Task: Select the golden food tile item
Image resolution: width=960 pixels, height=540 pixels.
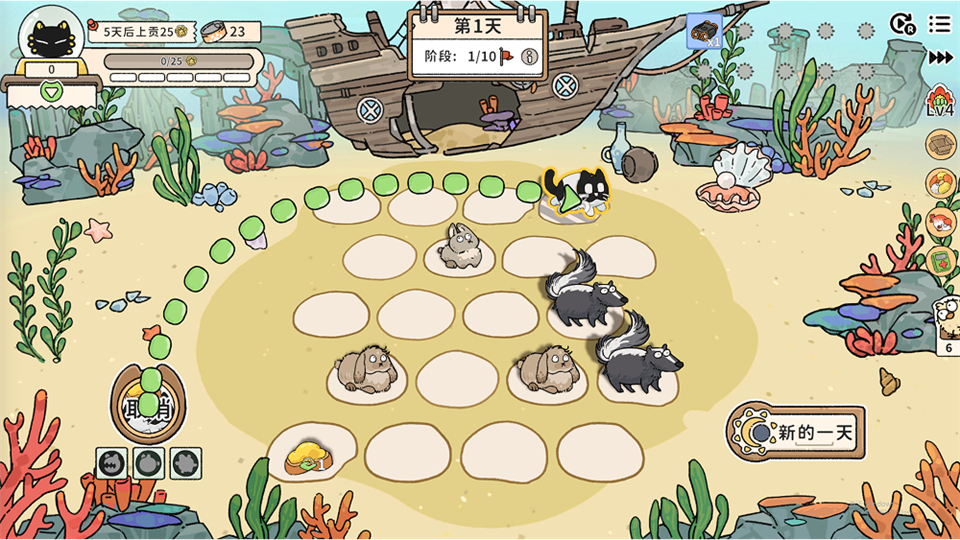Action: [309, 455]
